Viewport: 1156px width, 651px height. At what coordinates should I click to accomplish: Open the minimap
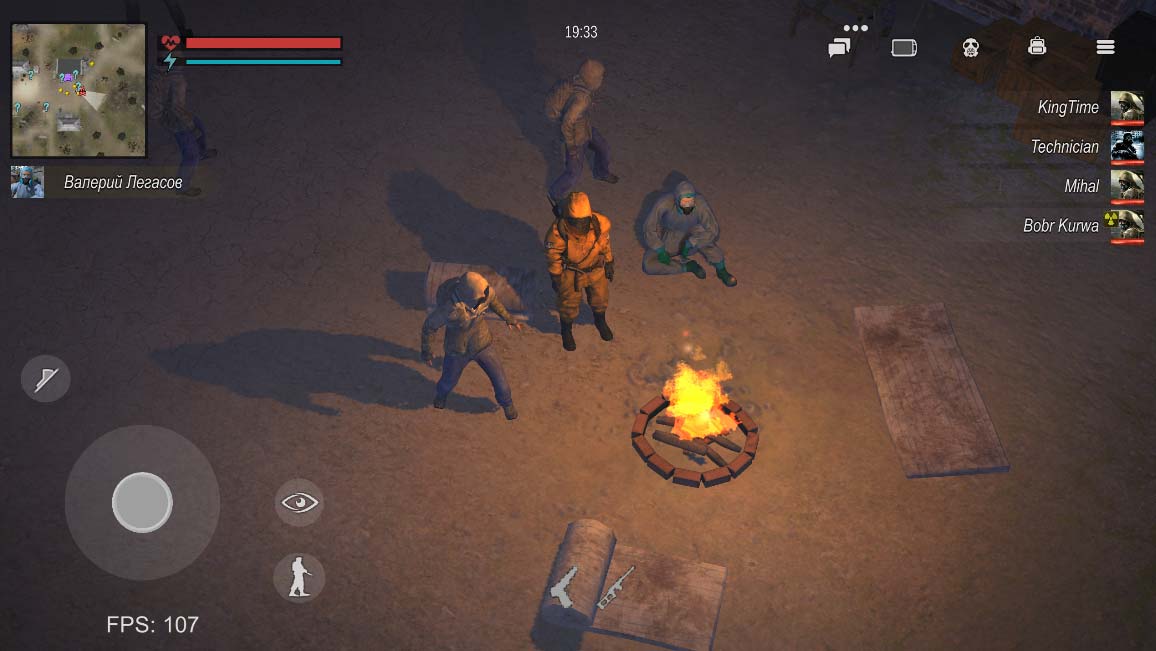(79, 90)
